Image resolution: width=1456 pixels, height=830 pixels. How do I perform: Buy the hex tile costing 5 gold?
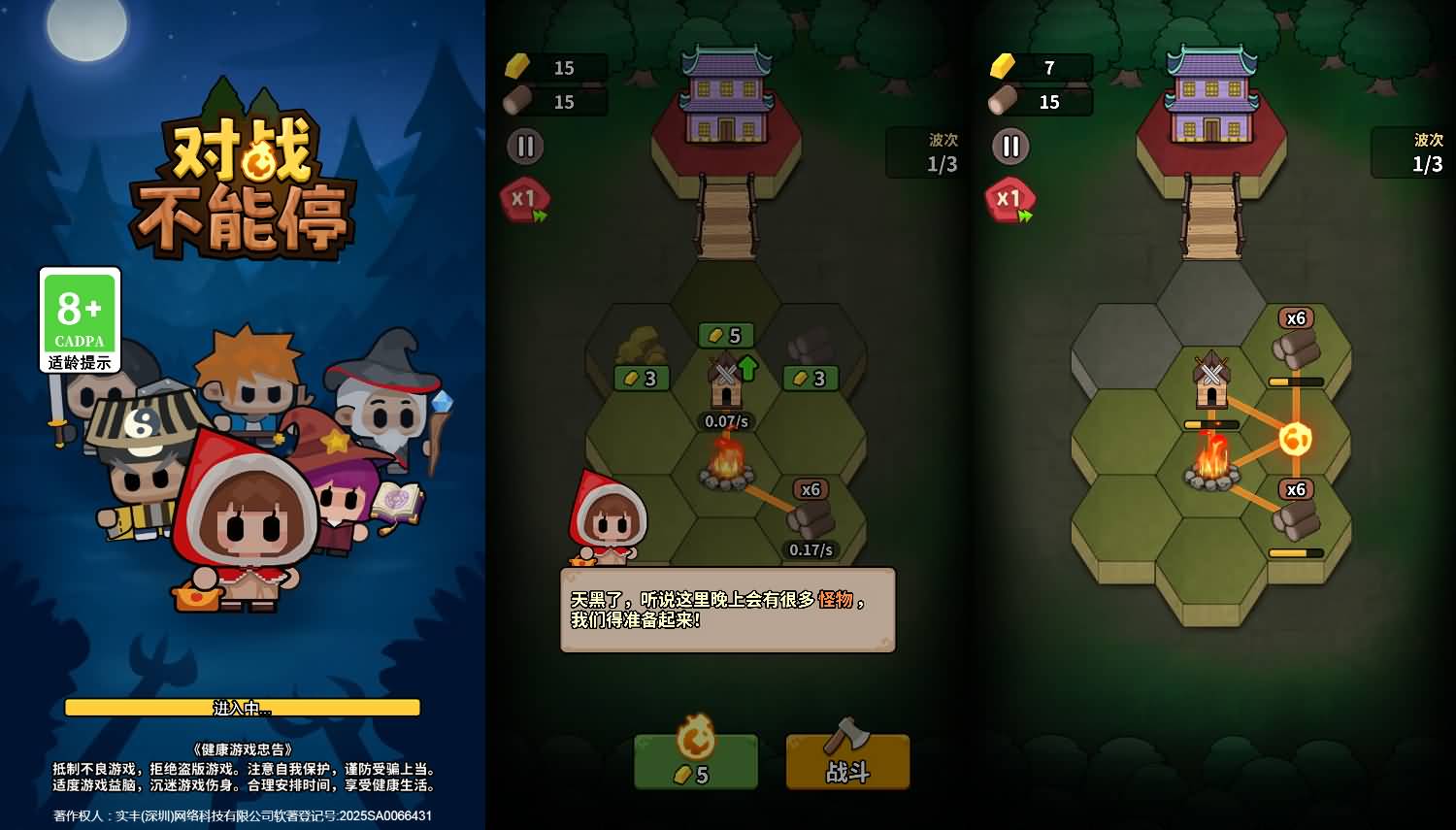[728, 335]
